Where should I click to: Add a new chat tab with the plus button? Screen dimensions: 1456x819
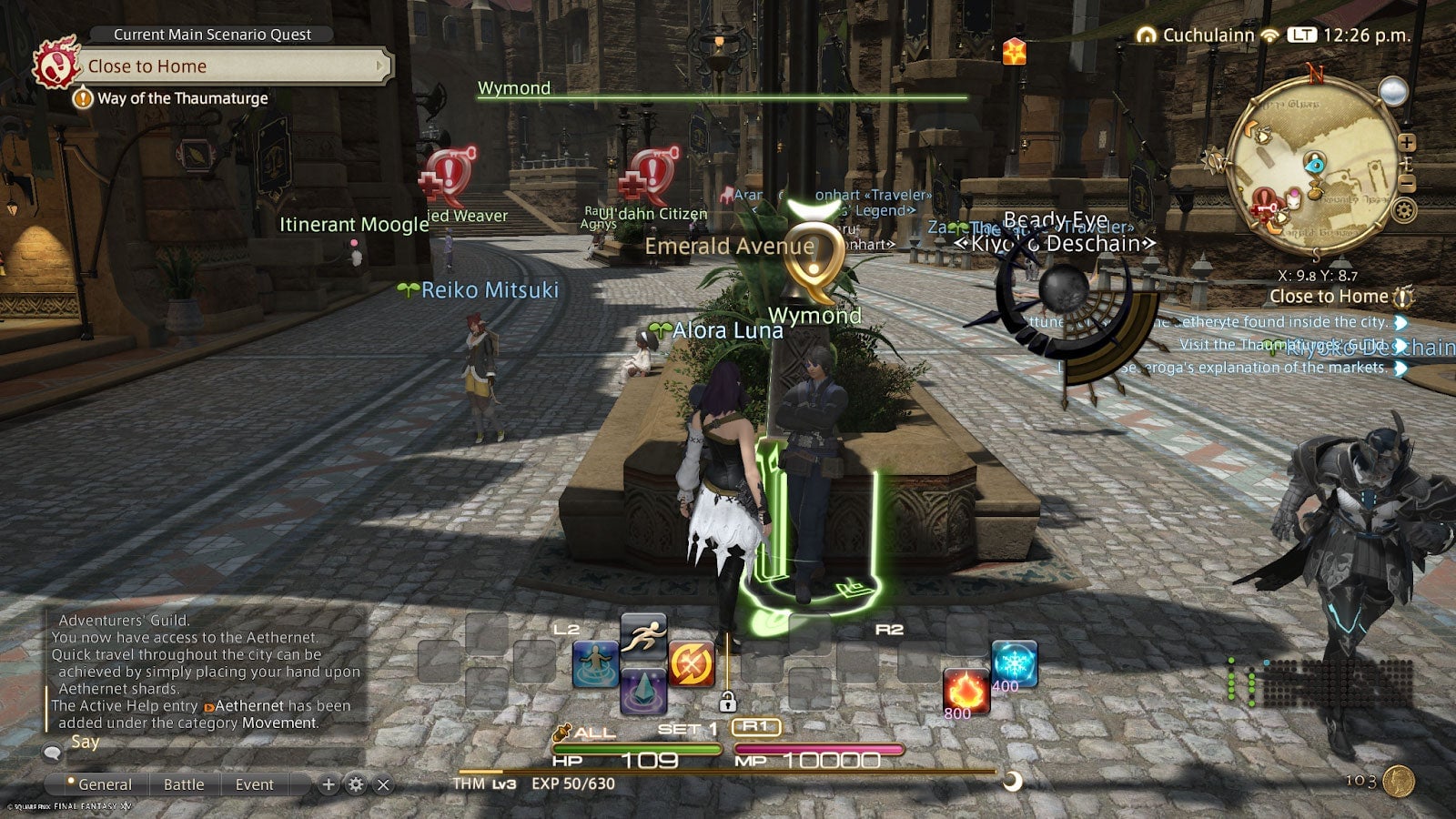pyautogui.click(x=329, y=784)
